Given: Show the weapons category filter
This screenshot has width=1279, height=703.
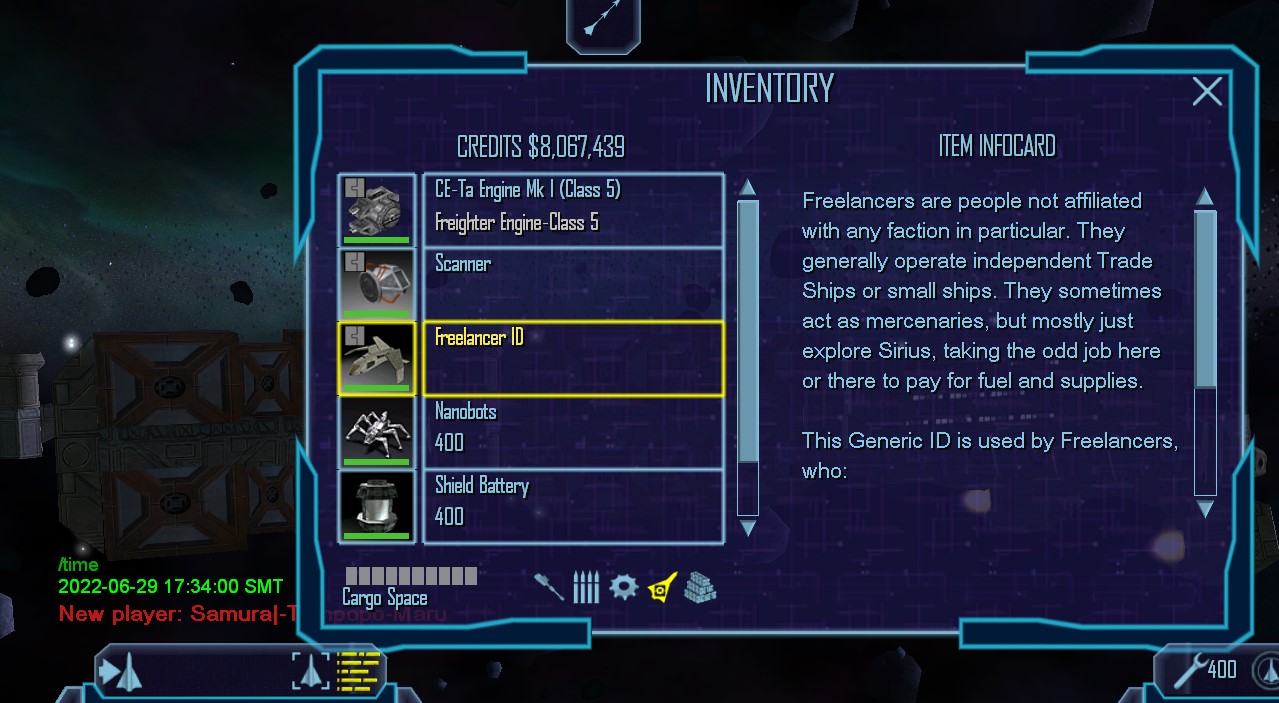Looking at the screenshot, I should [549, 586].
